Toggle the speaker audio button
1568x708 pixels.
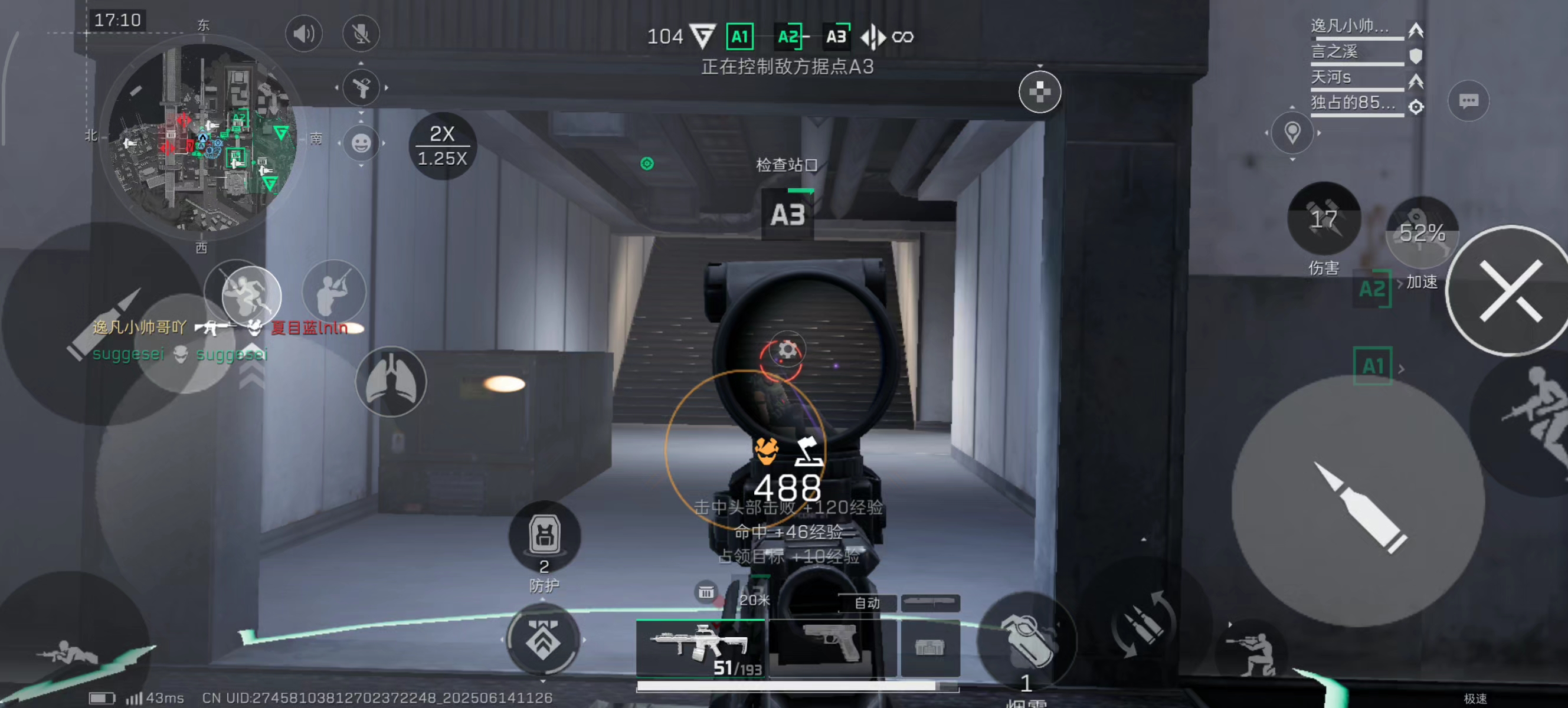point(304,34)
